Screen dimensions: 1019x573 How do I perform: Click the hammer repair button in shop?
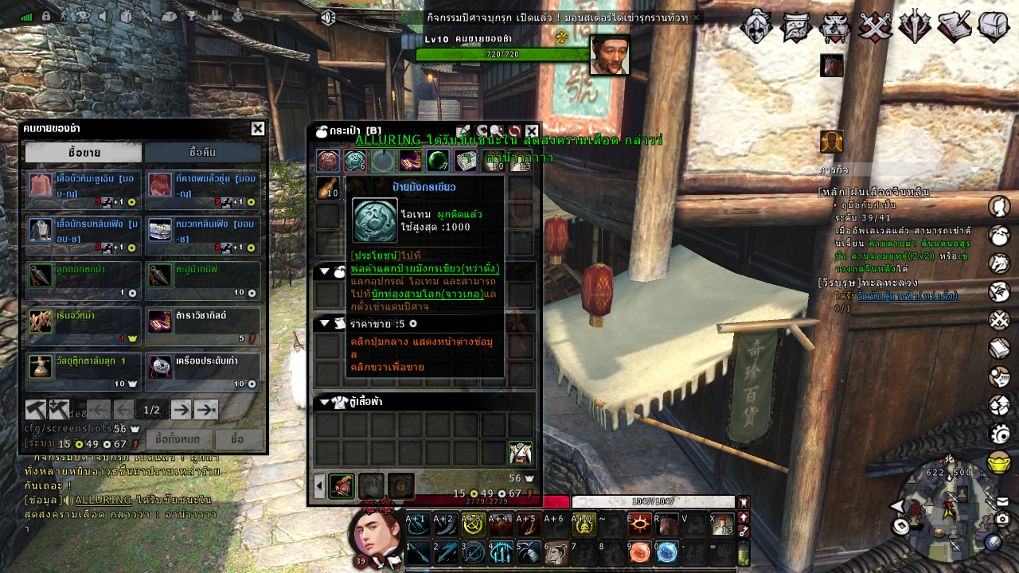(35, 409)
